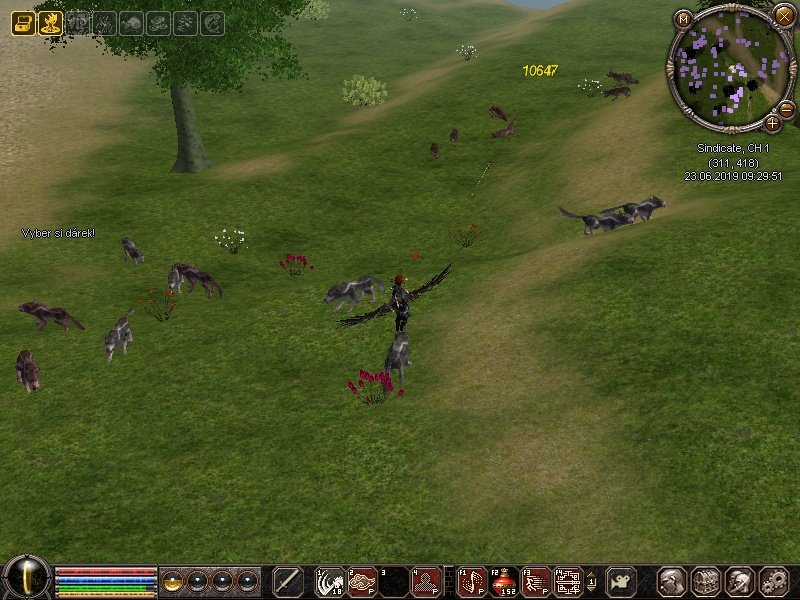Click the sword attack button

pos(288,581)
